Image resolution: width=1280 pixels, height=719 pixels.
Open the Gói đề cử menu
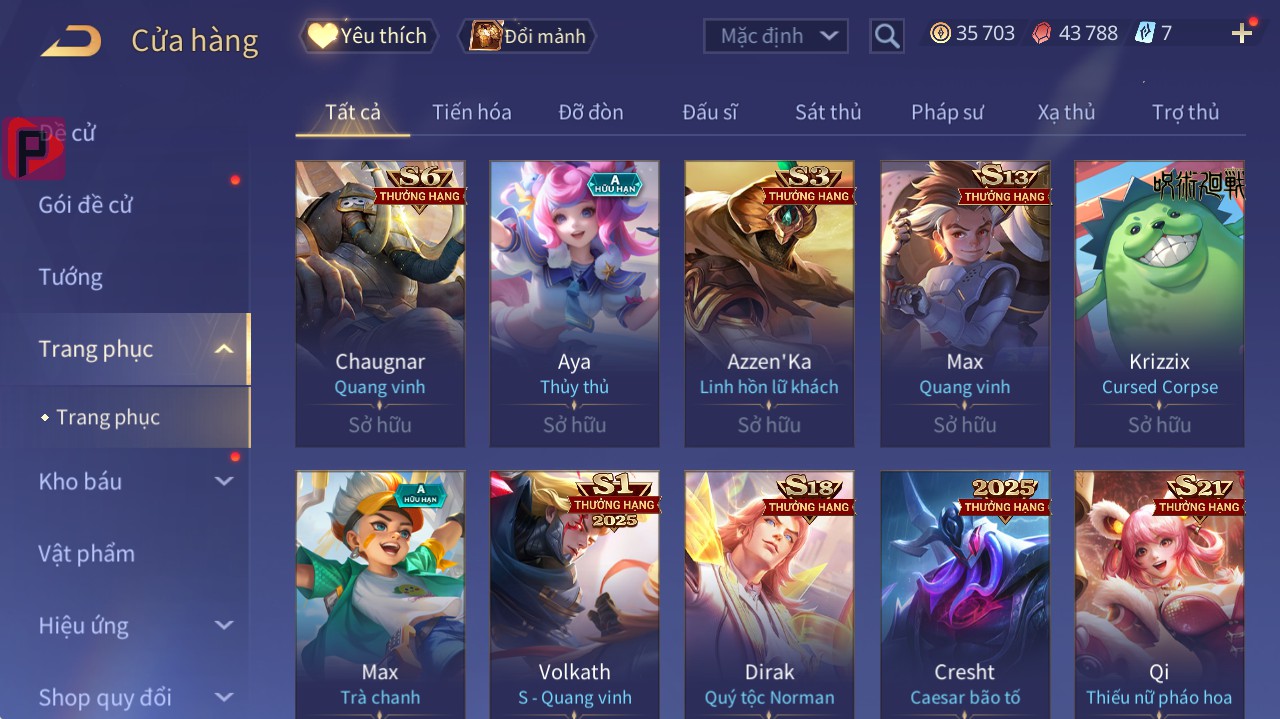[x=86, y=205]
